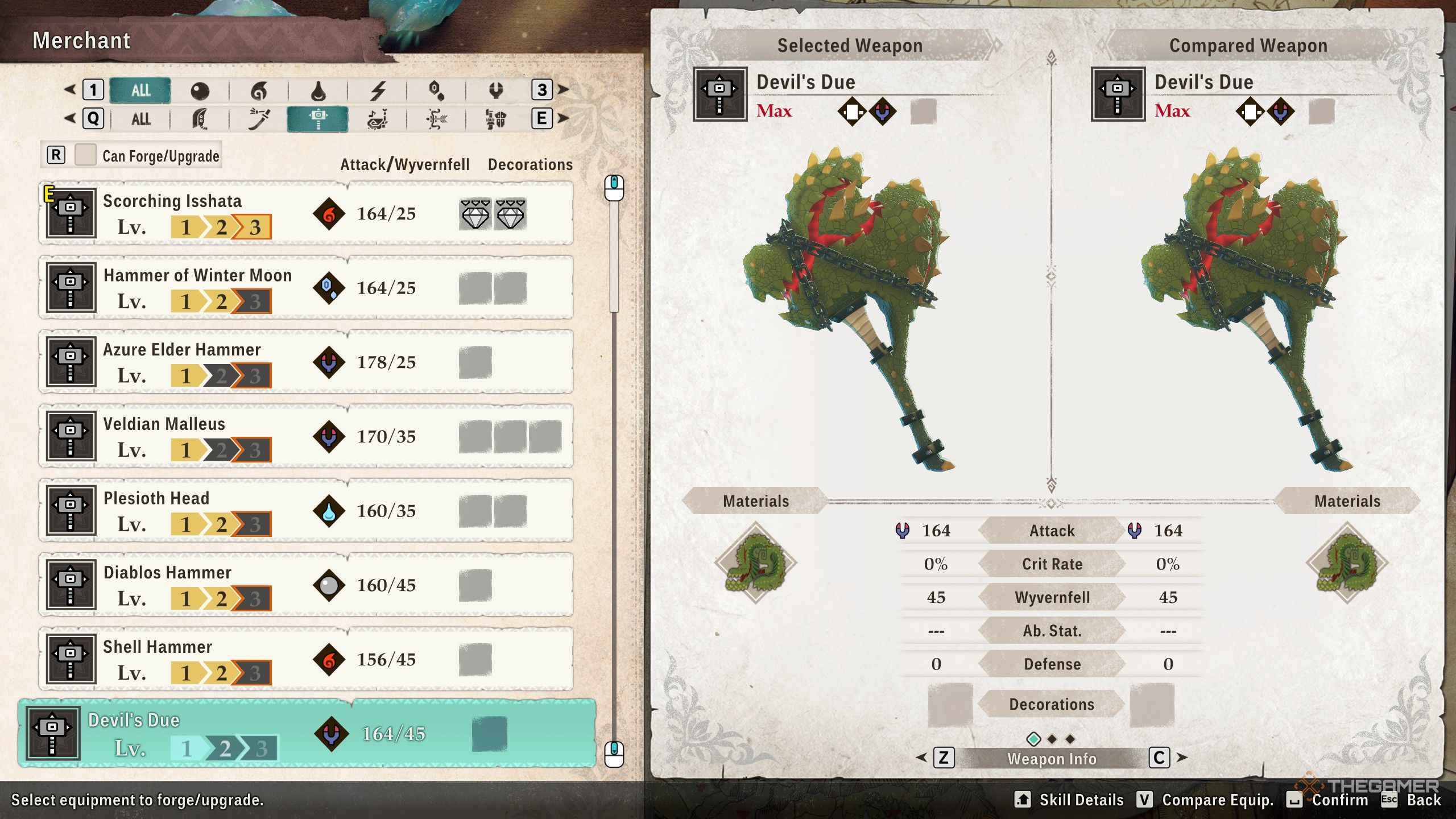Viewport: 1456px width, 819px height.
Task: Open the Weapon Info page selector
Action: point(1052,759)
